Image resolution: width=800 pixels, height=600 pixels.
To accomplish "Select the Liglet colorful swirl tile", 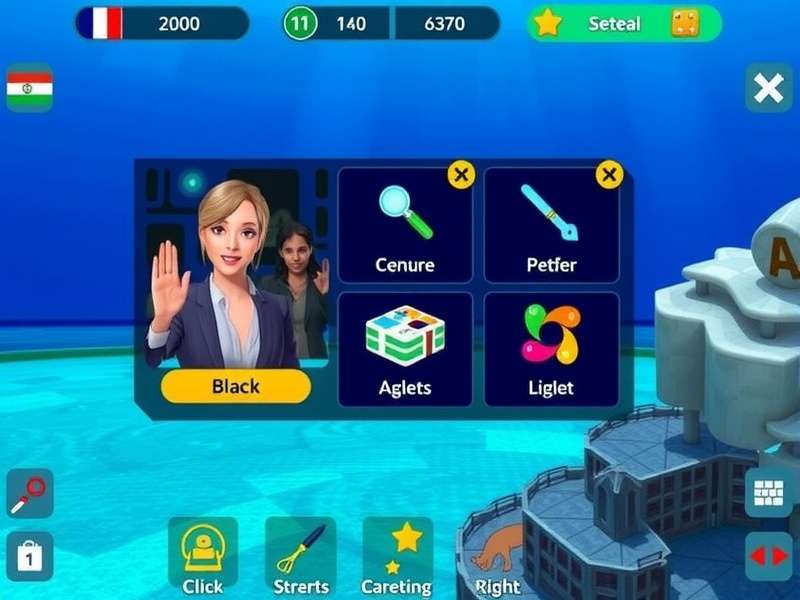I will pyautogui.click(x=551, y=348).
